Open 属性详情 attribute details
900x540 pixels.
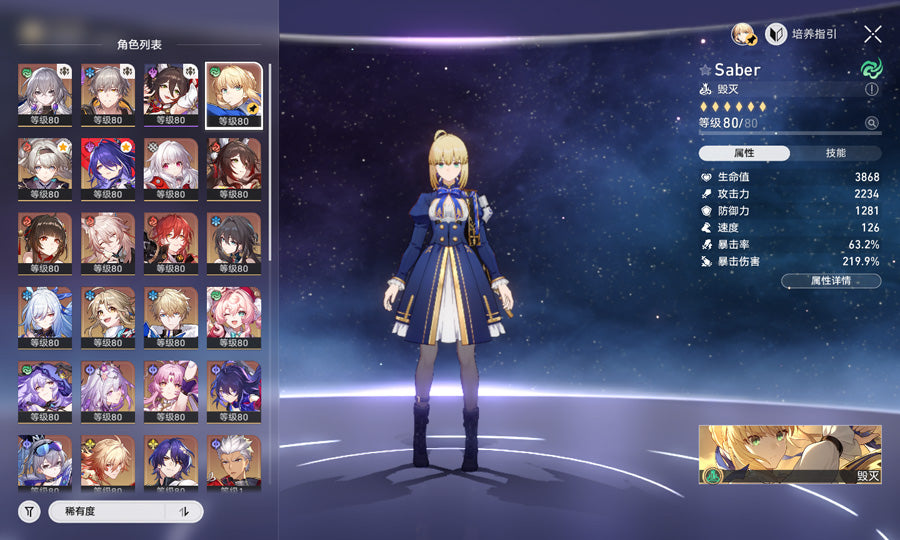click(x=830, y=282)
